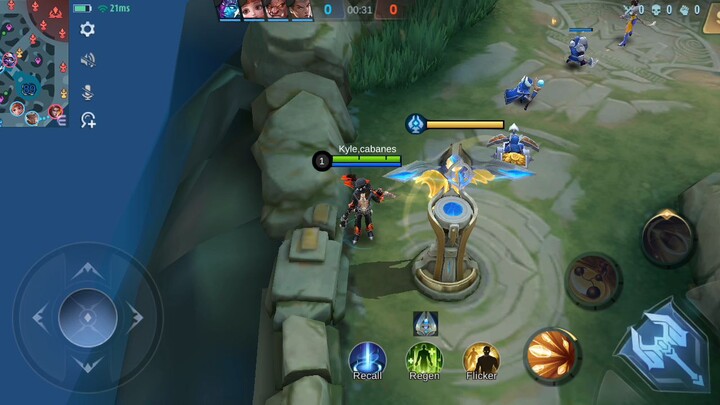This screenshot has height=405, width=720.
Task: Select the small equipment icon above Regen
Action: pos(425,323)
